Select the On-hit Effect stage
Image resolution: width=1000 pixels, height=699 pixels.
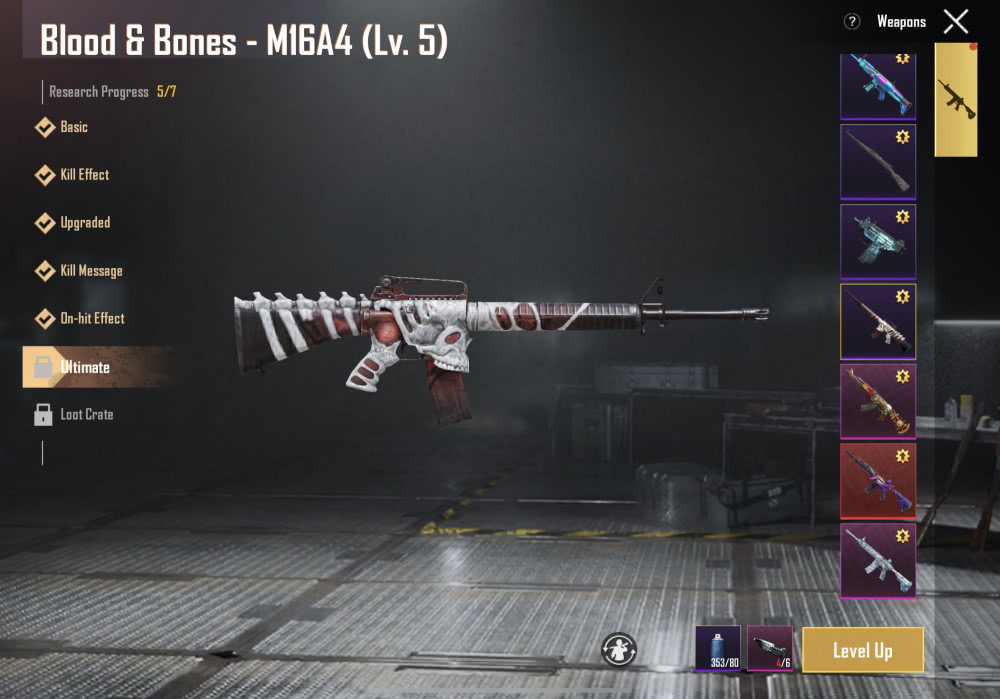(92, 318)
